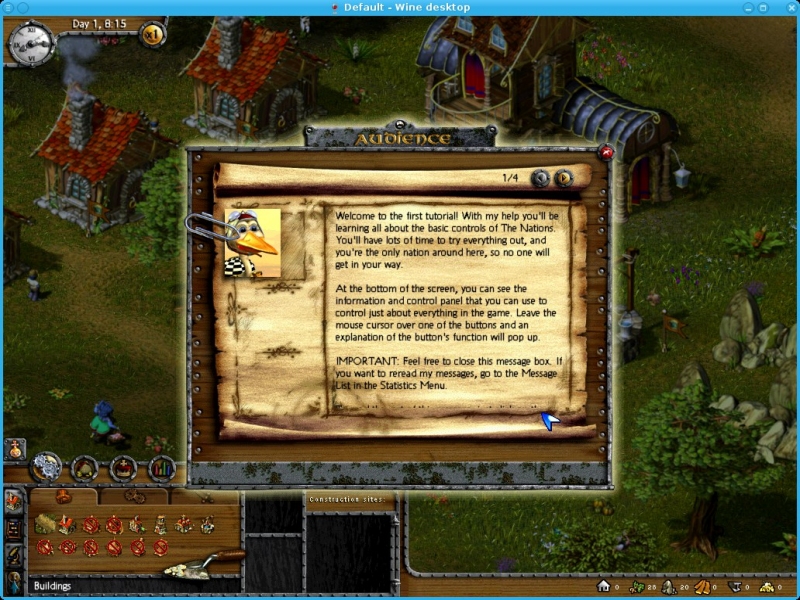Close the Audience message box
This screenshot has height=600, width=800.
click(606, 153)
